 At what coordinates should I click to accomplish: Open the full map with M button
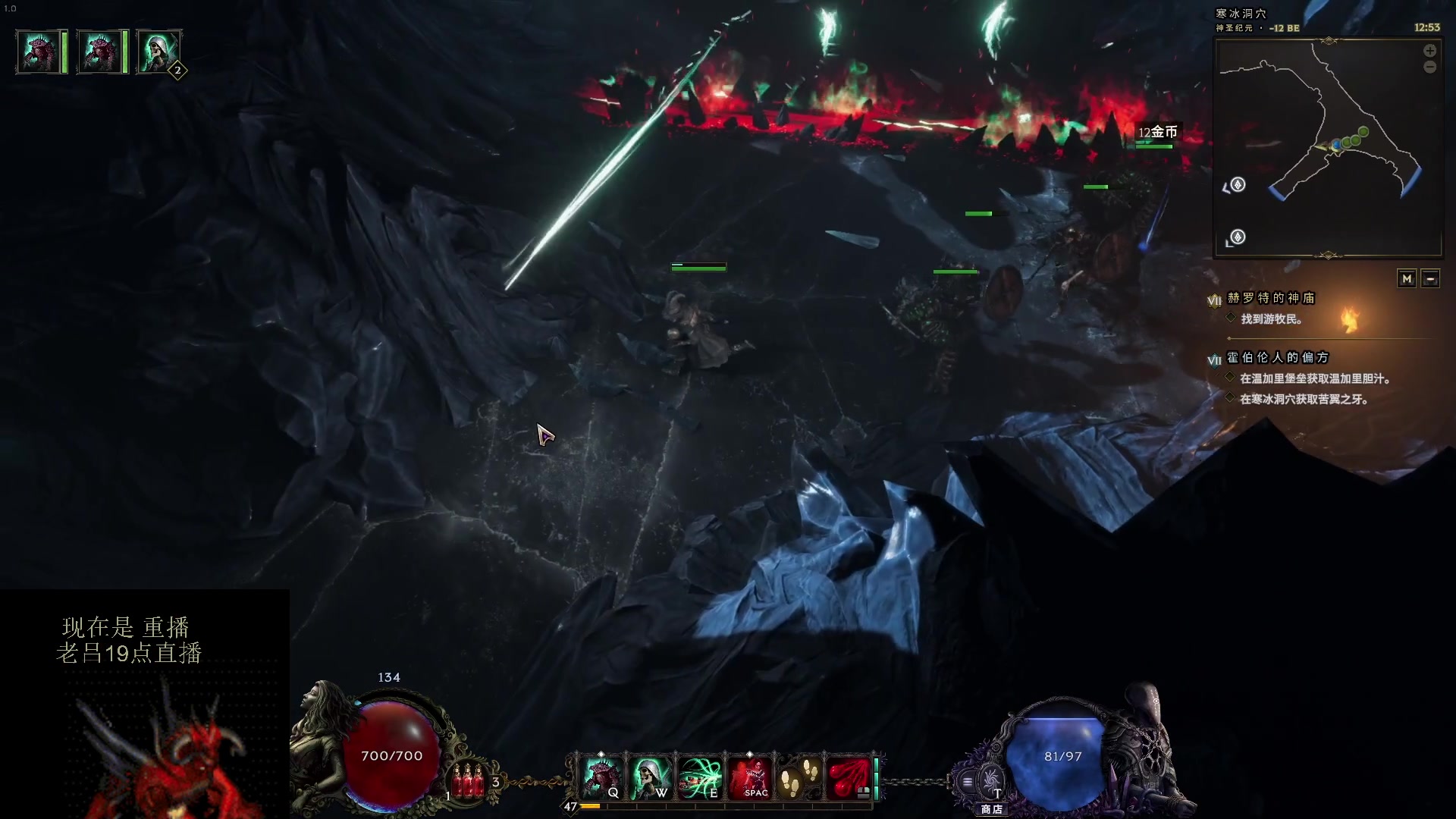(x=1407, y=279)
